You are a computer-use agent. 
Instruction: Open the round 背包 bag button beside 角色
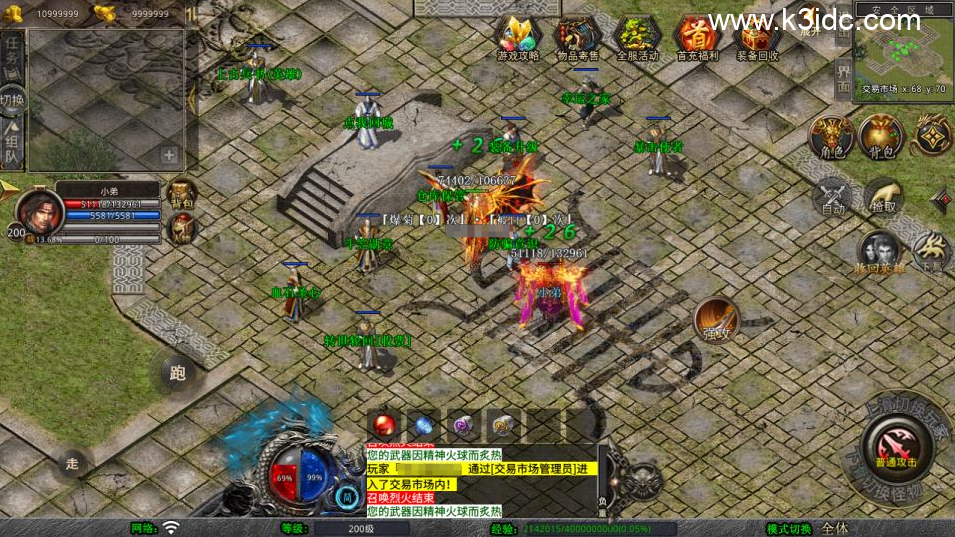tap(881, 137)
